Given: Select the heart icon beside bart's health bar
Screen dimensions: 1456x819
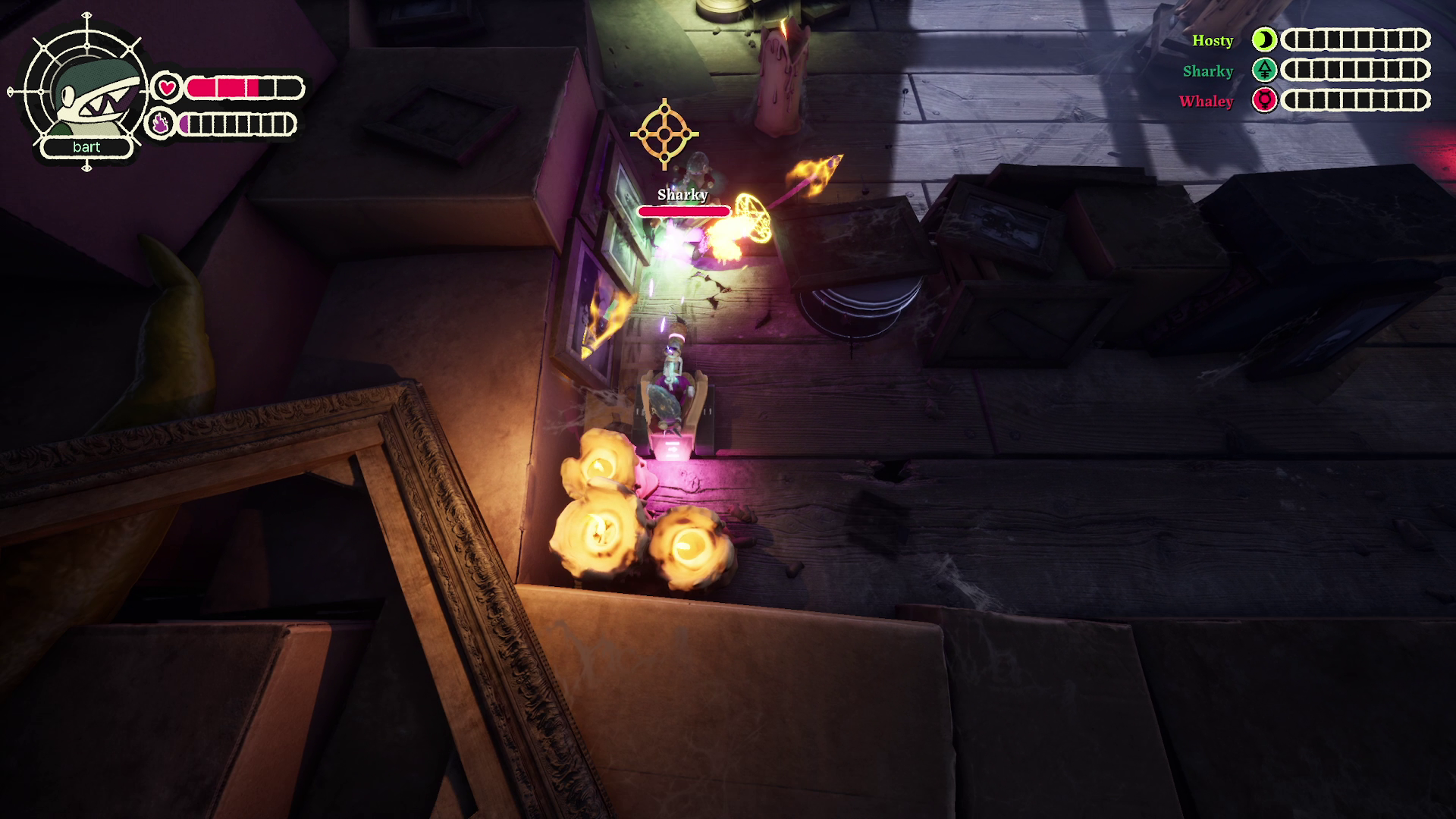Looking at the screenshot, I should (x=166, y=87).
